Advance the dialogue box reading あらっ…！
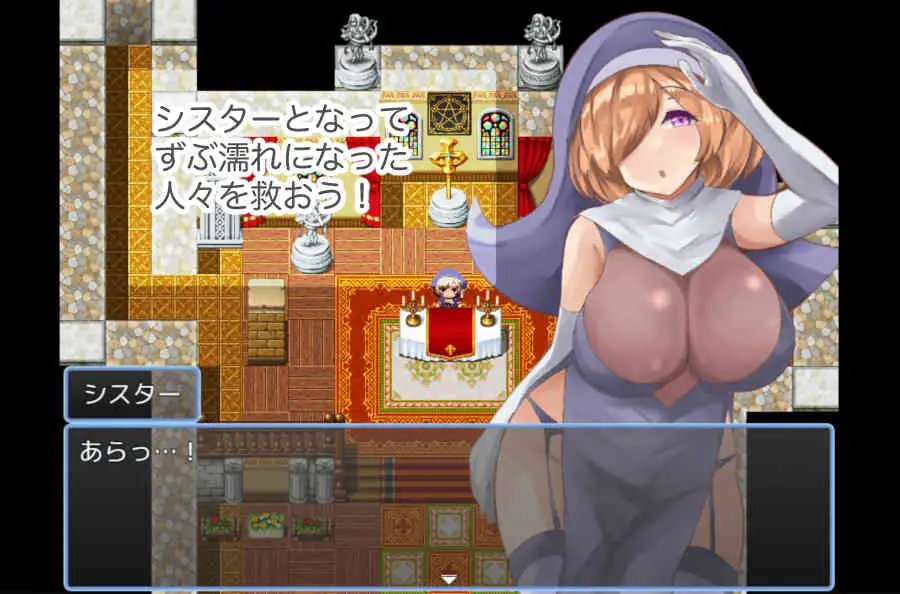 point(300,506)
